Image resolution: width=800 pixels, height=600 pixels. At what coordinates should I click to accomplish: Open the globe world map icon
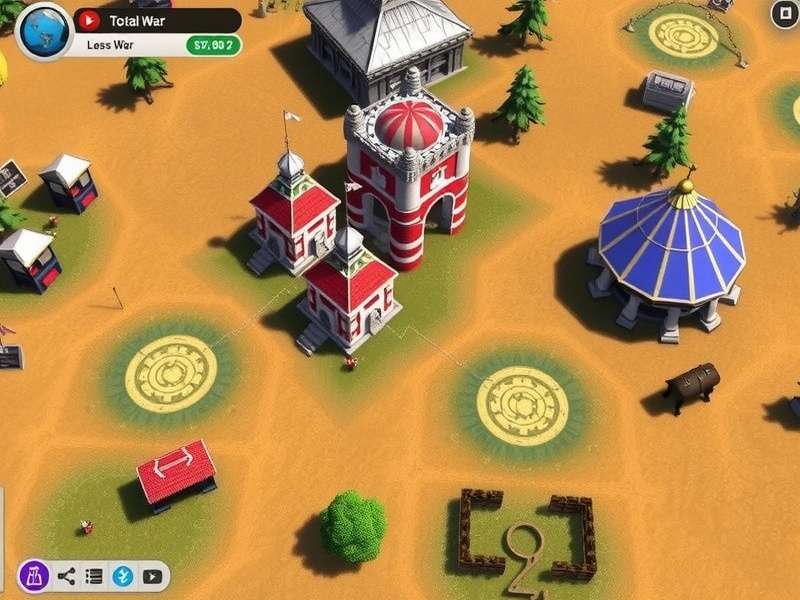click(42, 28)
